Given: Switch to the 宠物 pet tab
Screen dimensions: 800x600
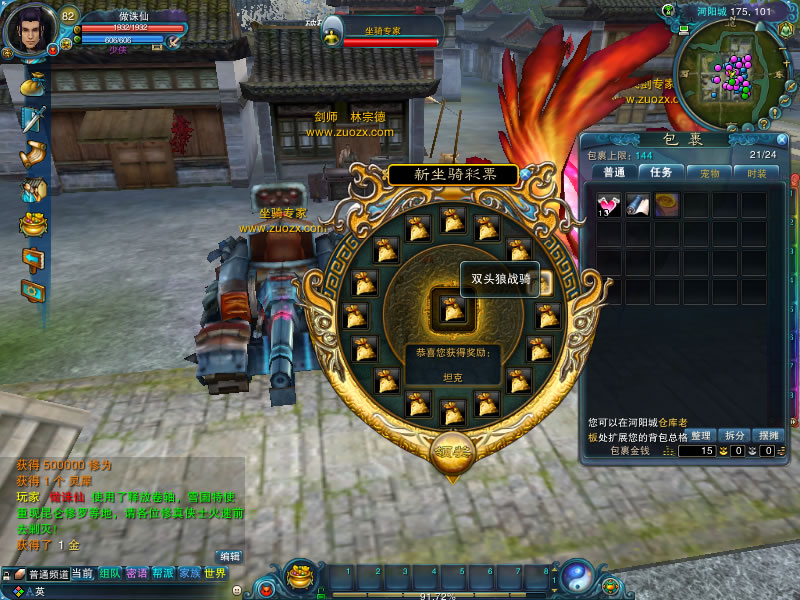Looking at the screenshot, I should (709, 173).
